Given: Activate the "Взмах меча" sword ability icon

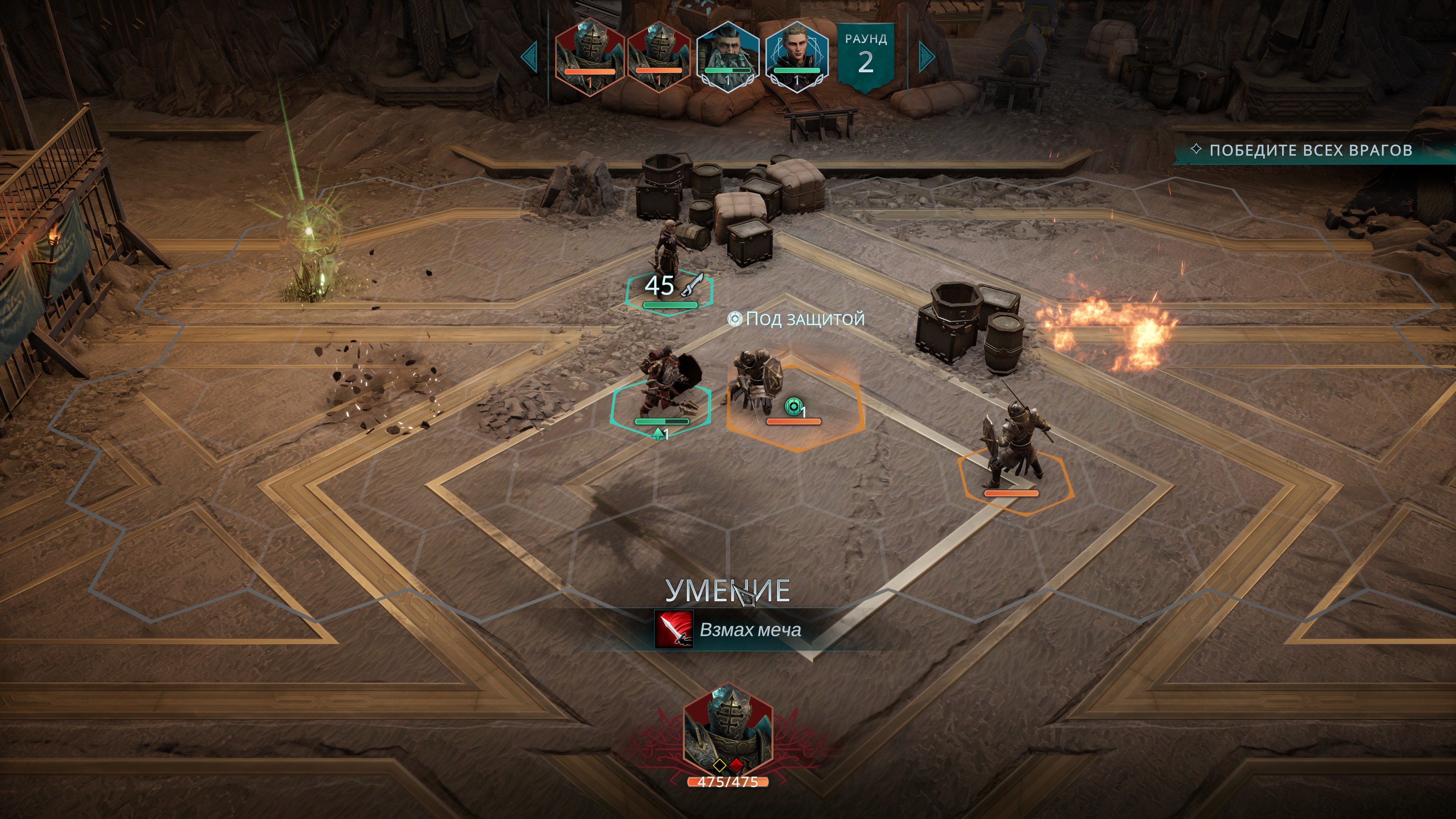Looking at the screenshot, I should click(x=673, y=630).
